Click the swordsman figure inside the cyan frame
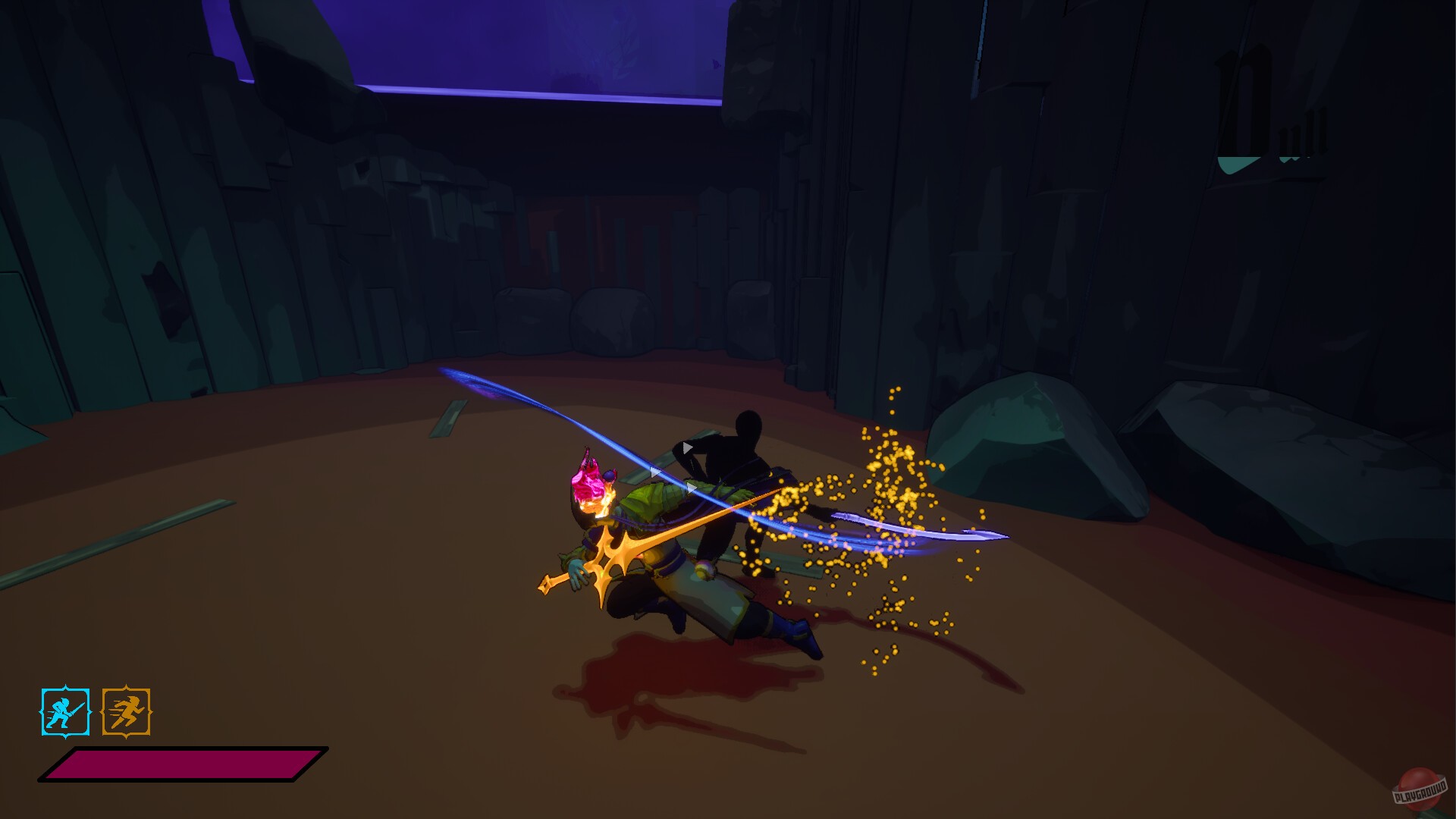This screenshot has height=819, width=1456. click(x=63, y=714)
